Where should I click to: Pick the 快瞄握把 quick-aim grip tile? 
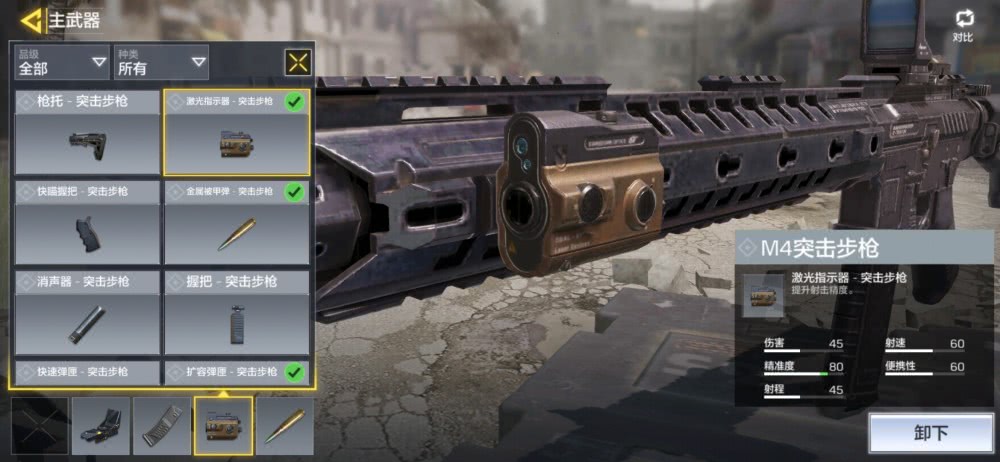point(87,223)
